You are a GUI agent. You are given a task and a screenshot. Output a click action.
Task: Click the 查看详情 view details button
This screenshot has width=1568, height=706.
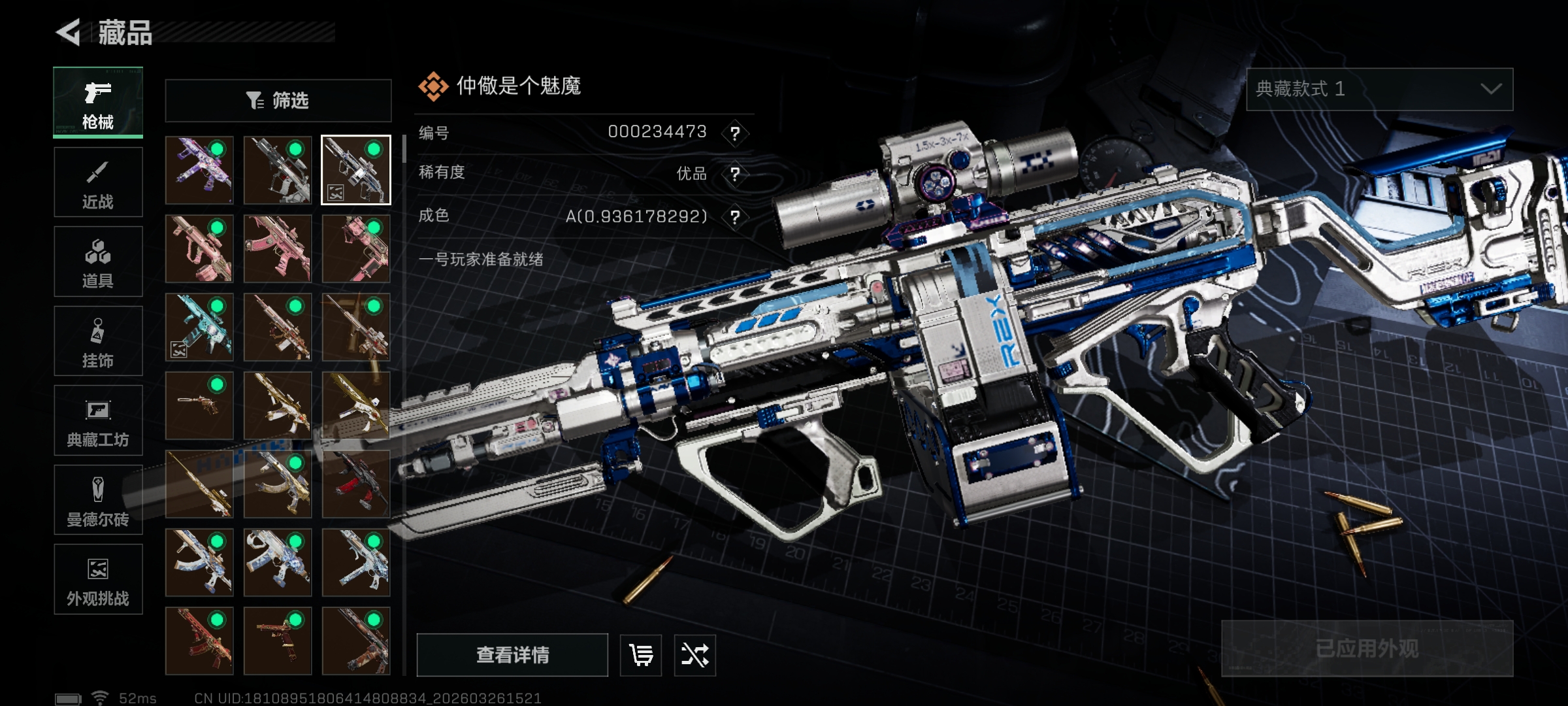512,655
